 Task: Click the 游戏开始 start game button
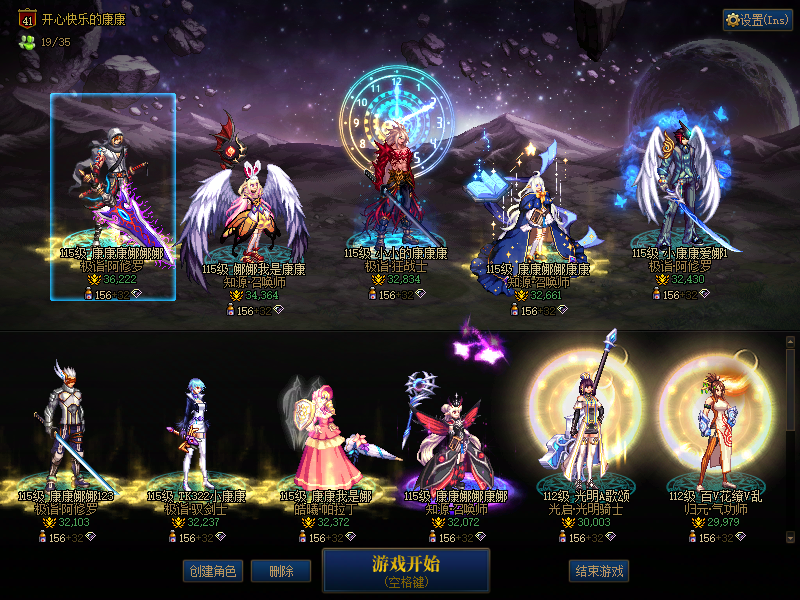(x=405, y=569)
